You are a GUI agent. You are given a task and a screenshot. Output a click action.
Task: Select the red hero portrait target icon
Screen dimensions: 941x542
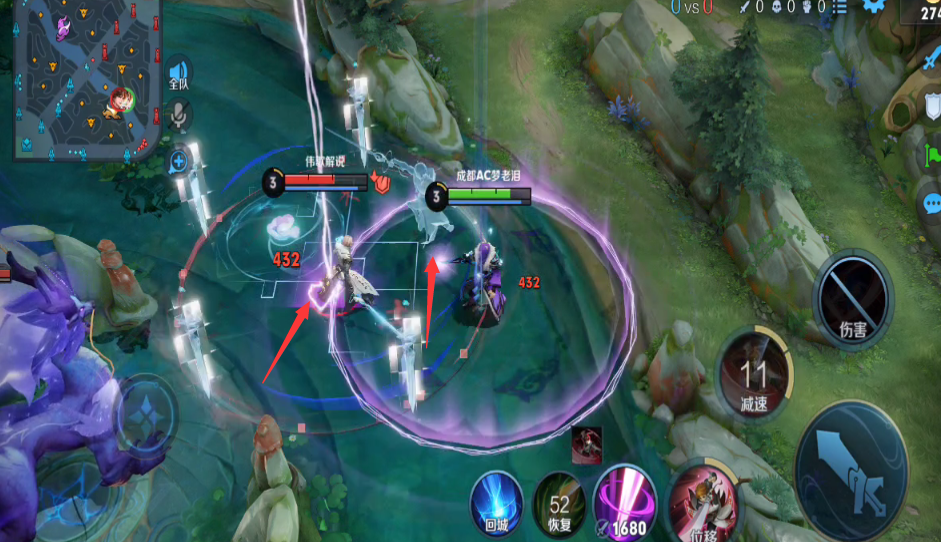click(x=585, y=446)
